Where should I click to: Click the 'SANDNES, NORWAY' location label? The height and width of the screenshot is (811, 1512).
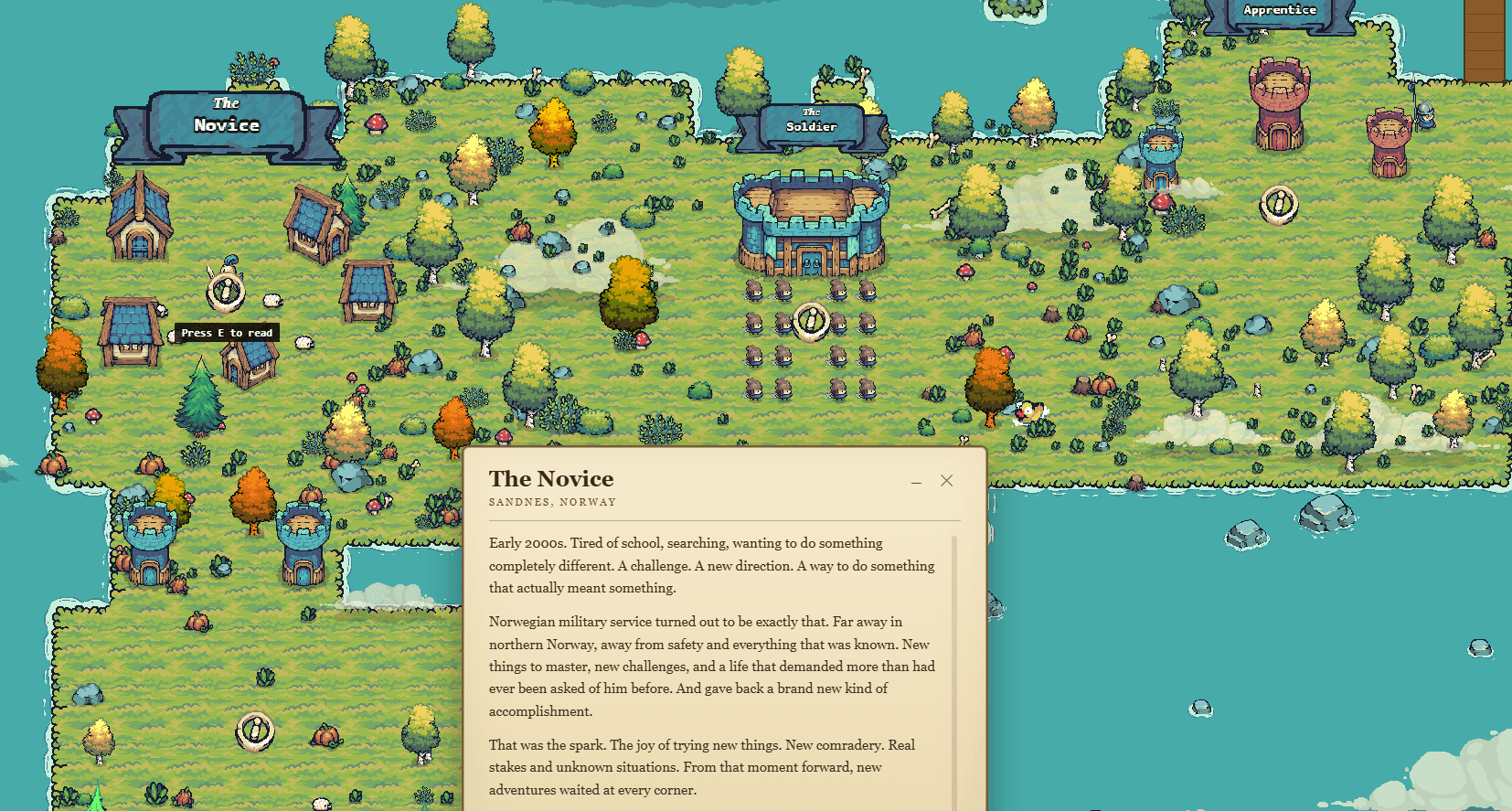552,501
